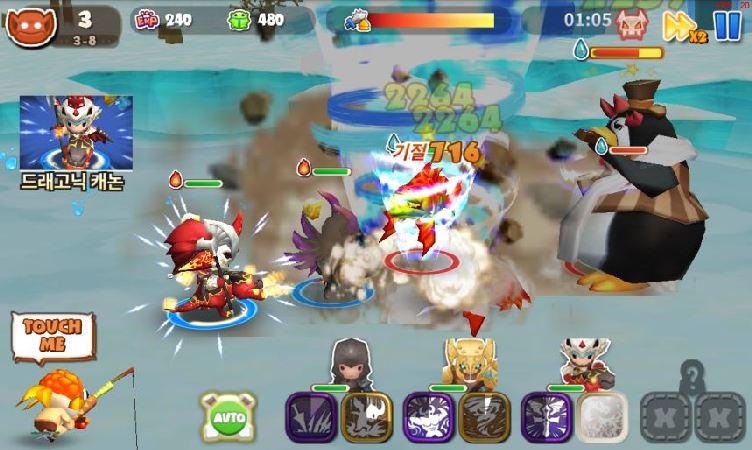752x450 pixels.
Task: Trigger the red-helmeted hero's purple-framed skill
Action: point(545,415)
